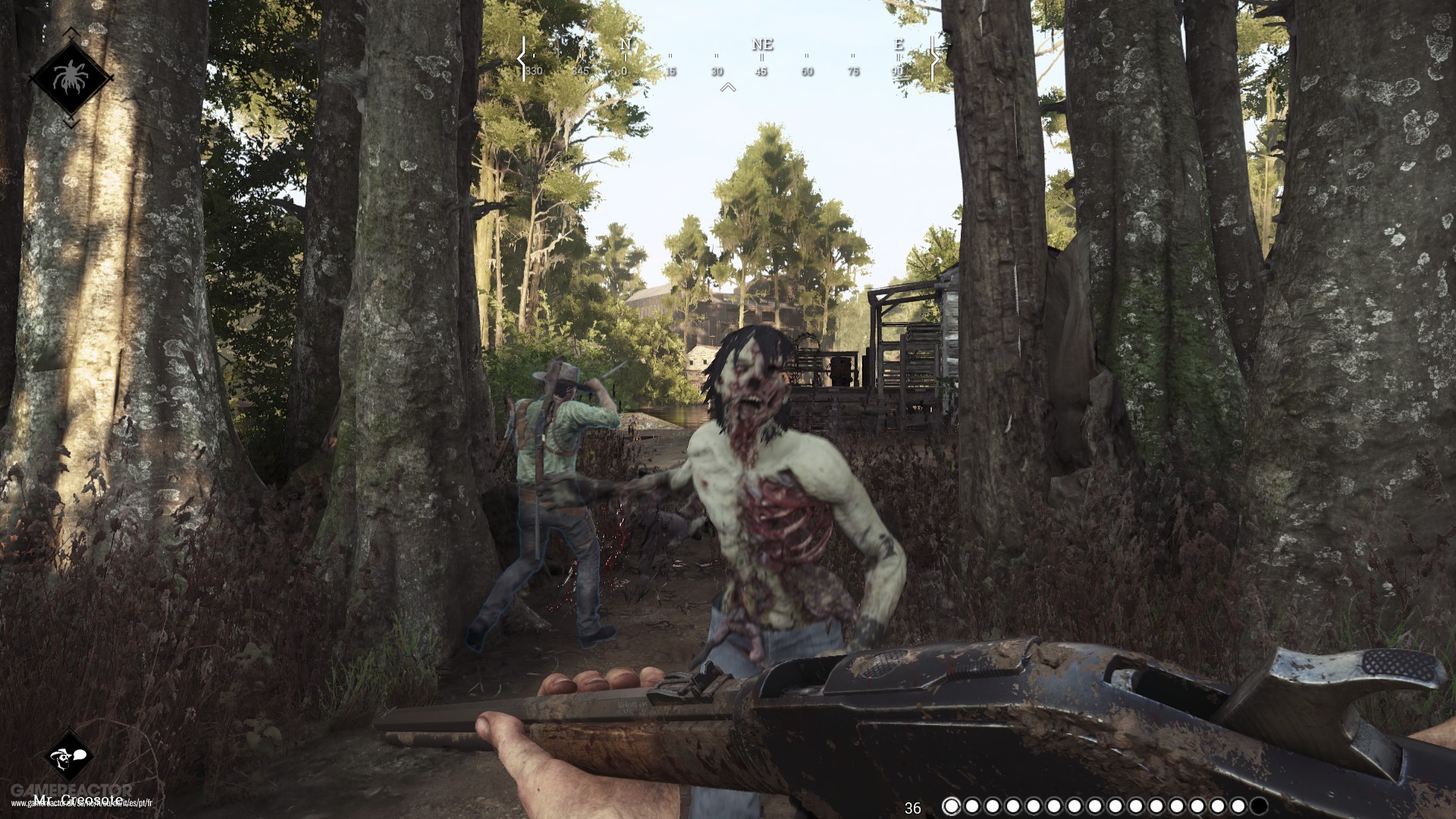Click the spider boss emblem top-left
This screenshot has width=1456, height=819.
click(73, 74)
